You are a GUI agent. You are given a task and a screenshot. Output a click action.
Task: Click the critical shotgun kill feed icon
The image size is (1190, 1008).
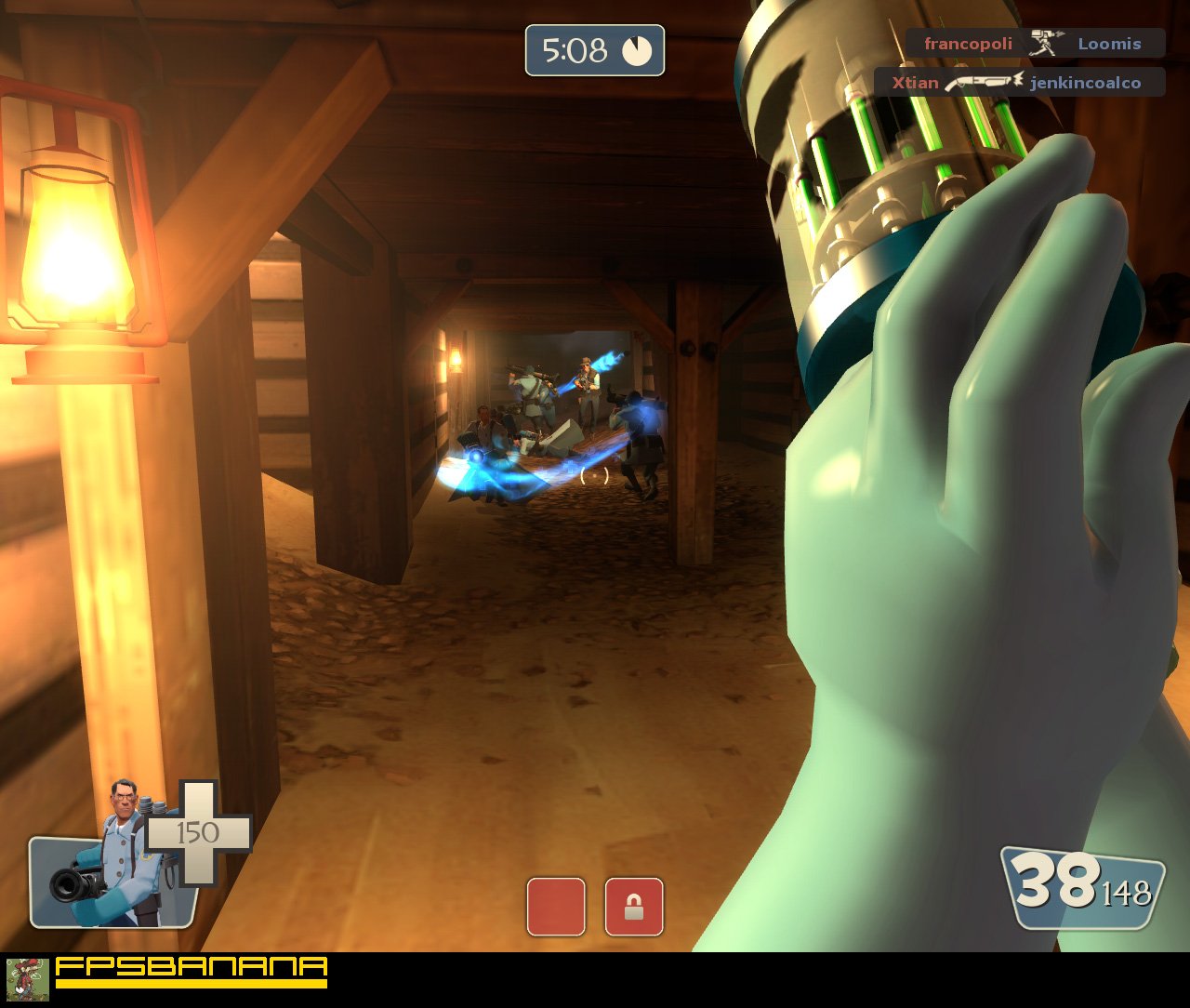pyautogui.click(x=981, y=82)
